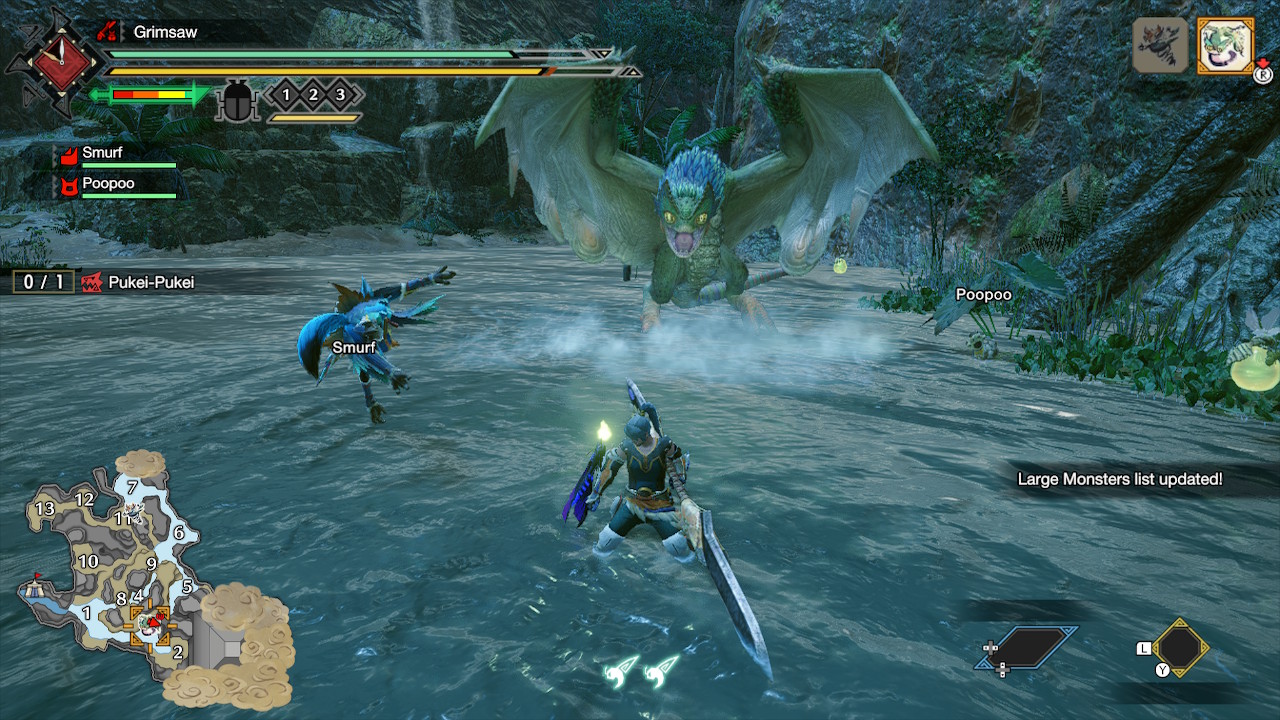Click the Grimsaw player name label
This screenshot has width=1280, height=720.
pos(165,32)
